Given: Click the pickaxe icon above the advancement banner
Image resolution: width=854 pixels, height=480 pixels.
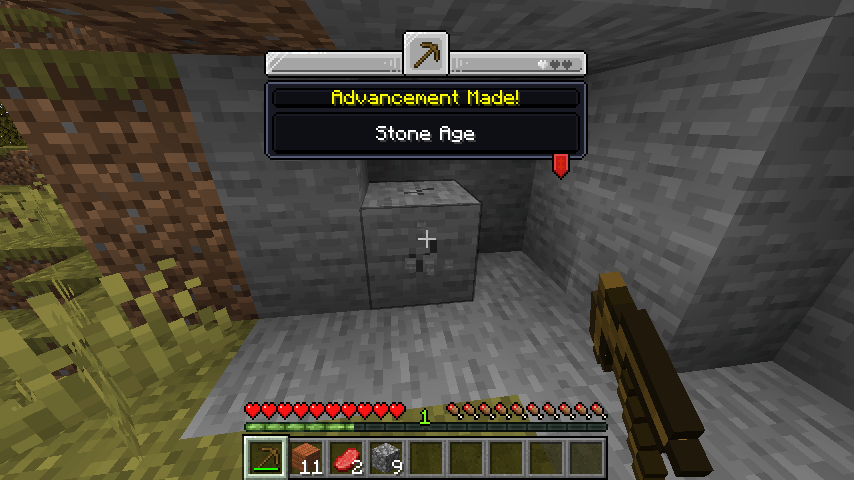Looking at the screenshot, I should pos(425,54).
